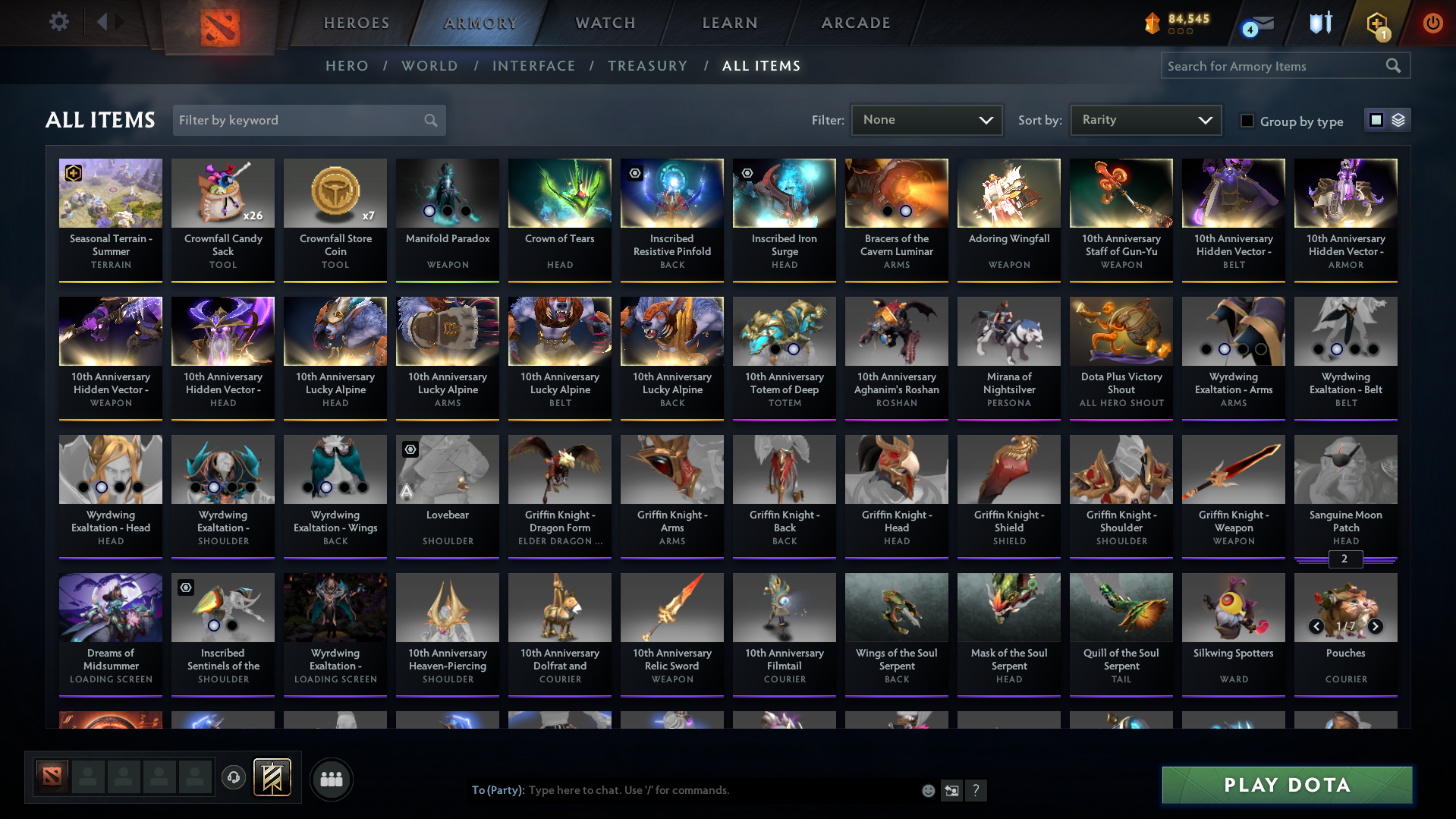Viewport: 1456px width, 819px height.
Task: Click the voice chat headset icon
Action: pyautogui.click(x=233, y=778)
